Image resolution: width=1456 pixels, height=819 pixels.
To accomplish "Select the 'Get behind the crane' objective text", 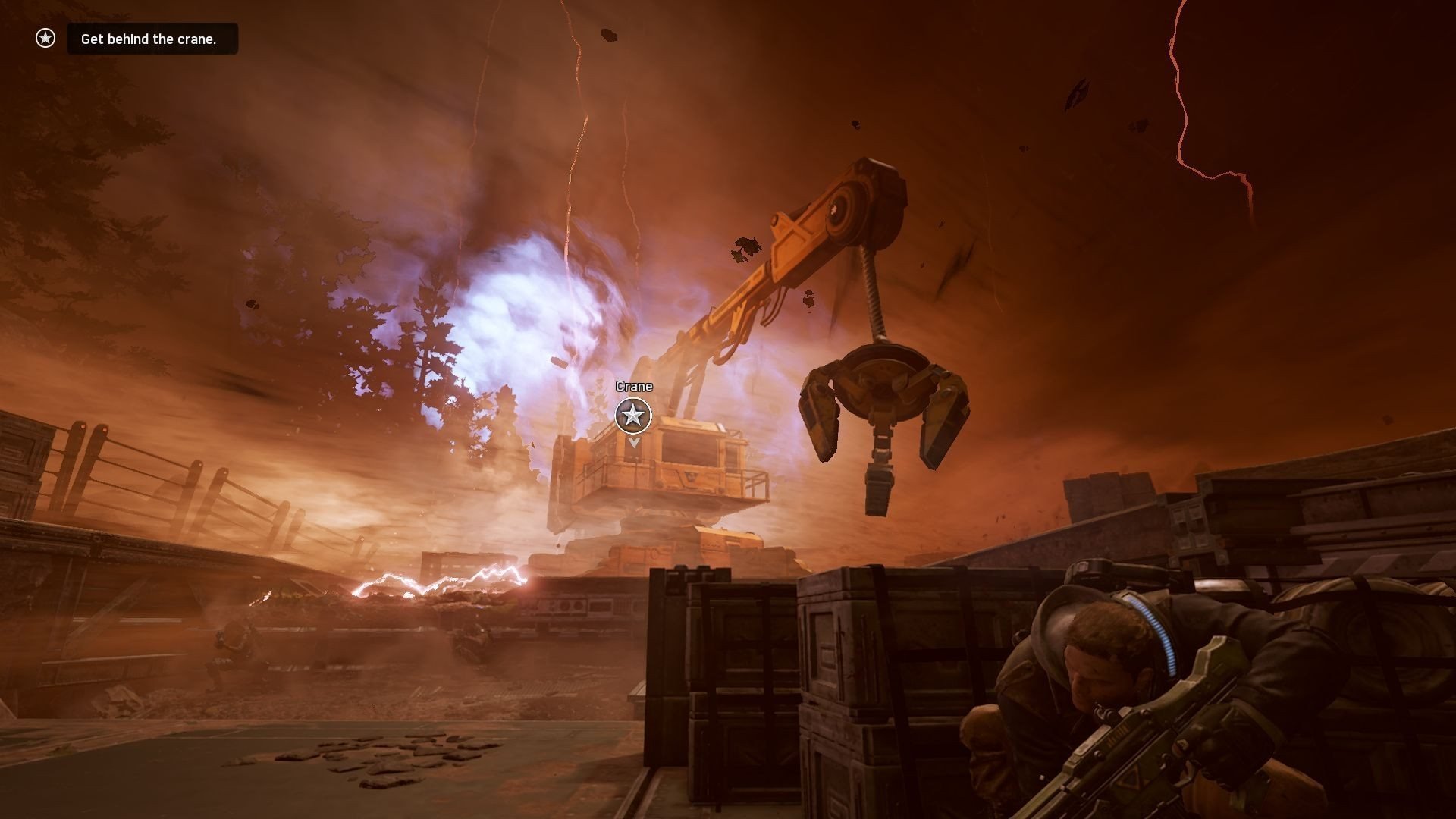I will tap(149, 39).
